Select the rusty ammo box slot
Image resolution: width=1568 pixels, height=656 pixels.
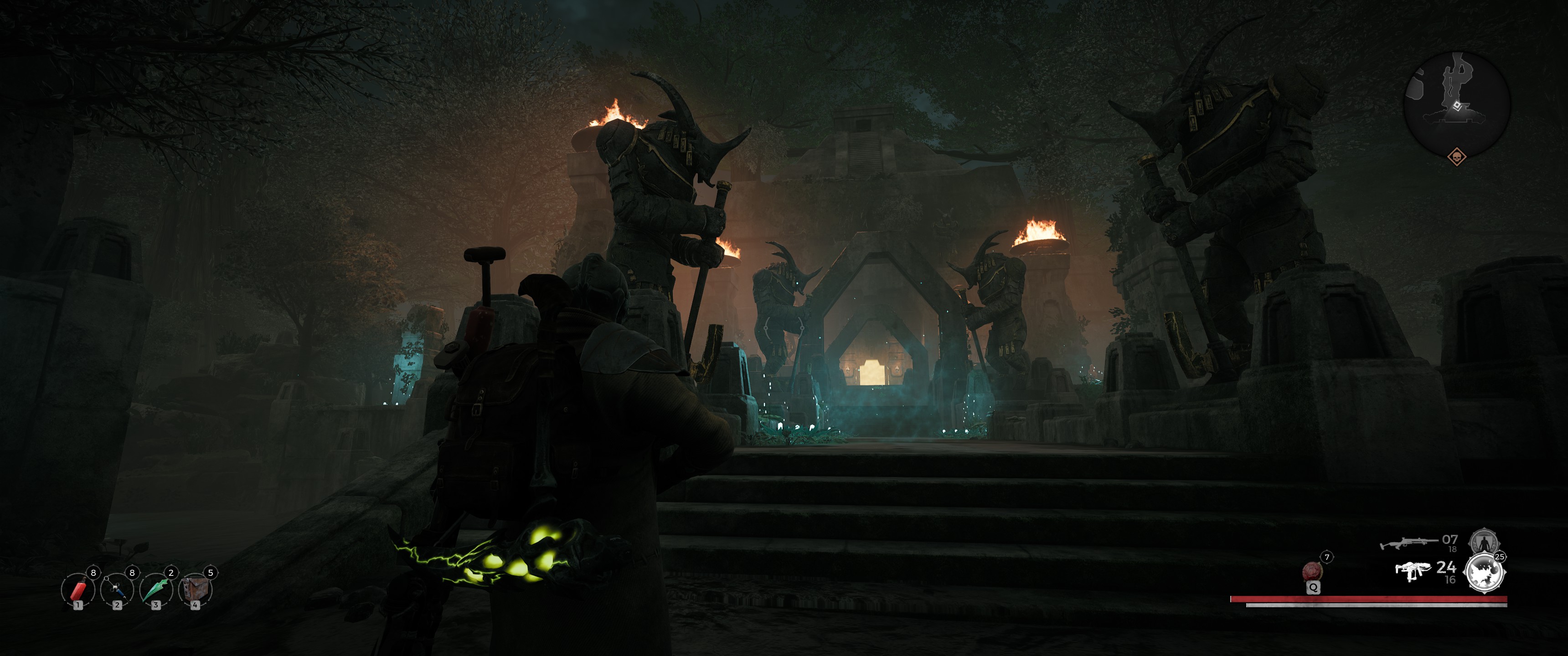pyautogui.click(x=196, y=589)
